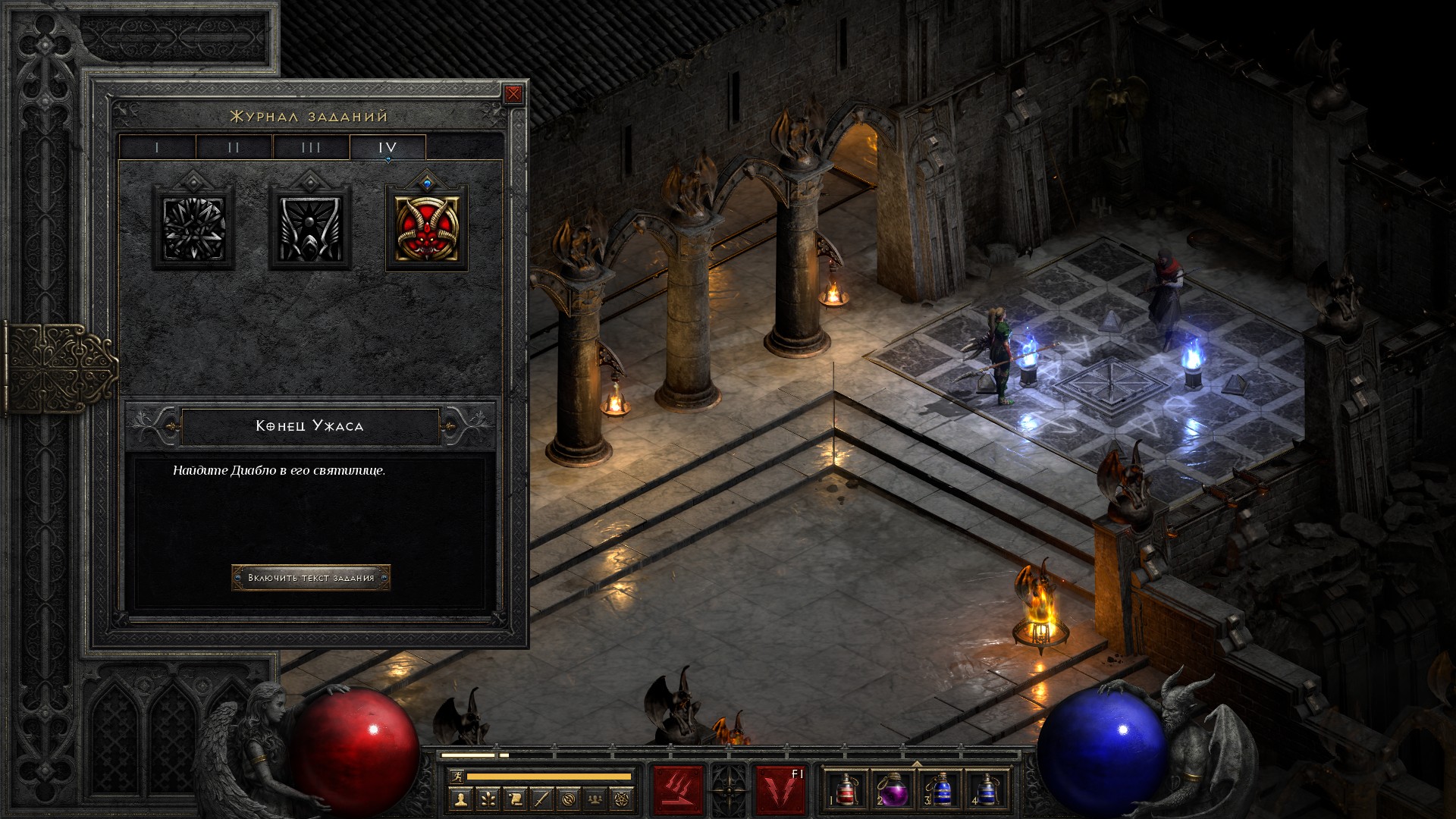
Task: Use the red healing potion in belt slot 1
Action: coord(846,789)
